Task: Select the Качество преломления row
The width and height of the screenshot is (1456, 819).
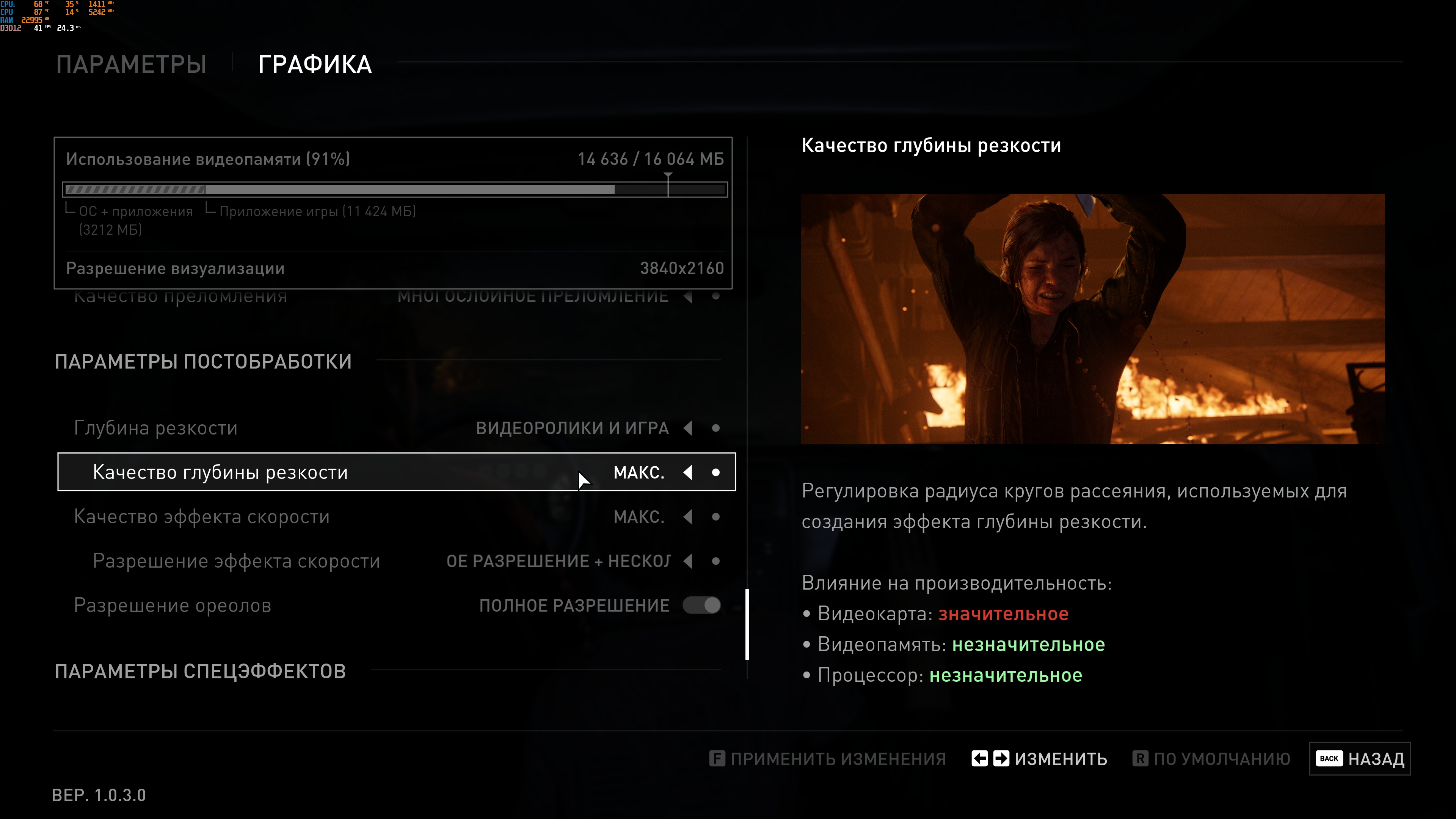Action: 181,297
